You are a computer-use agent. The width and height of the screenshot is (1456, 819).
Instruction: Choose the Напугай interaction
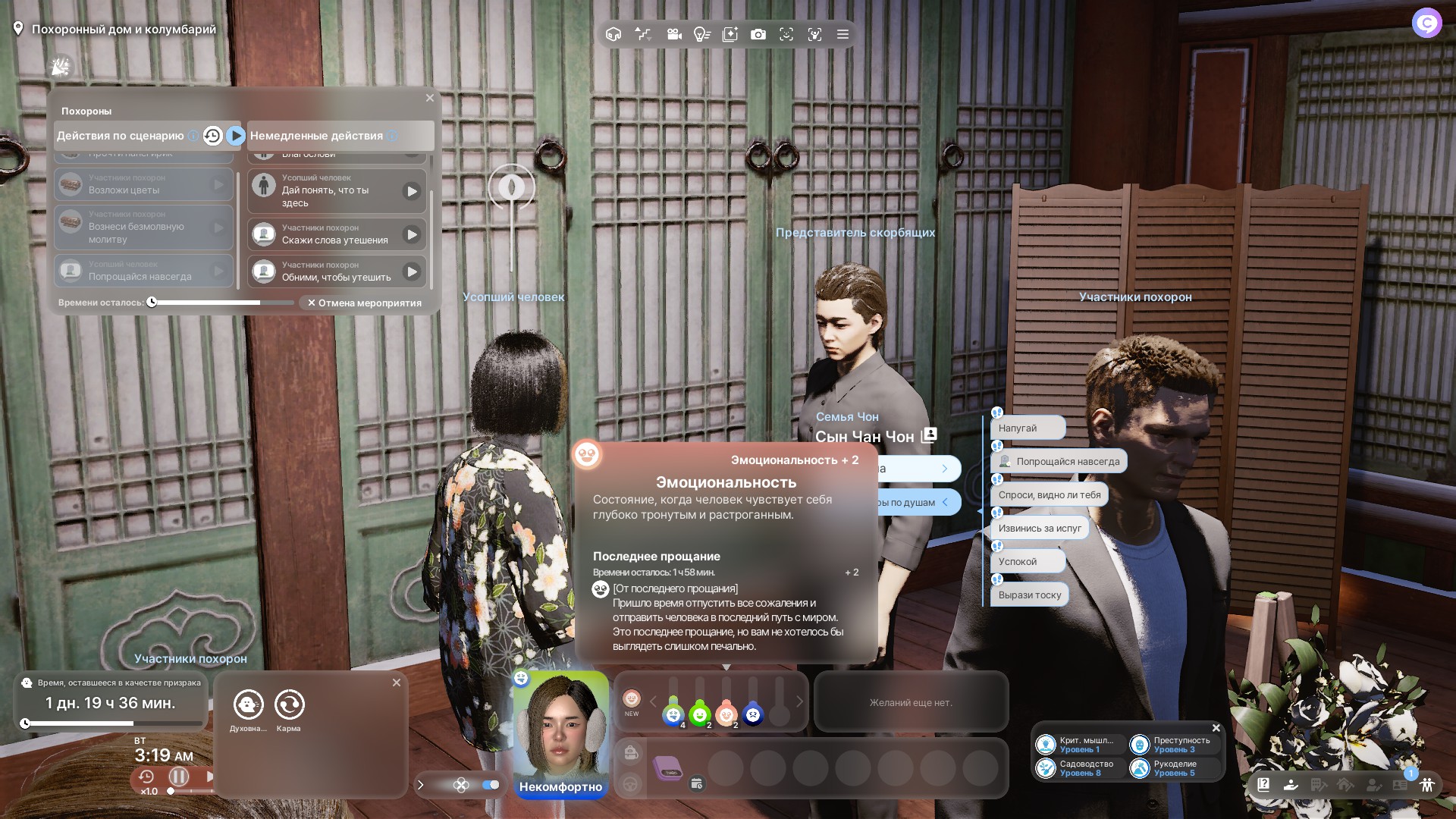pos(1027,428)
